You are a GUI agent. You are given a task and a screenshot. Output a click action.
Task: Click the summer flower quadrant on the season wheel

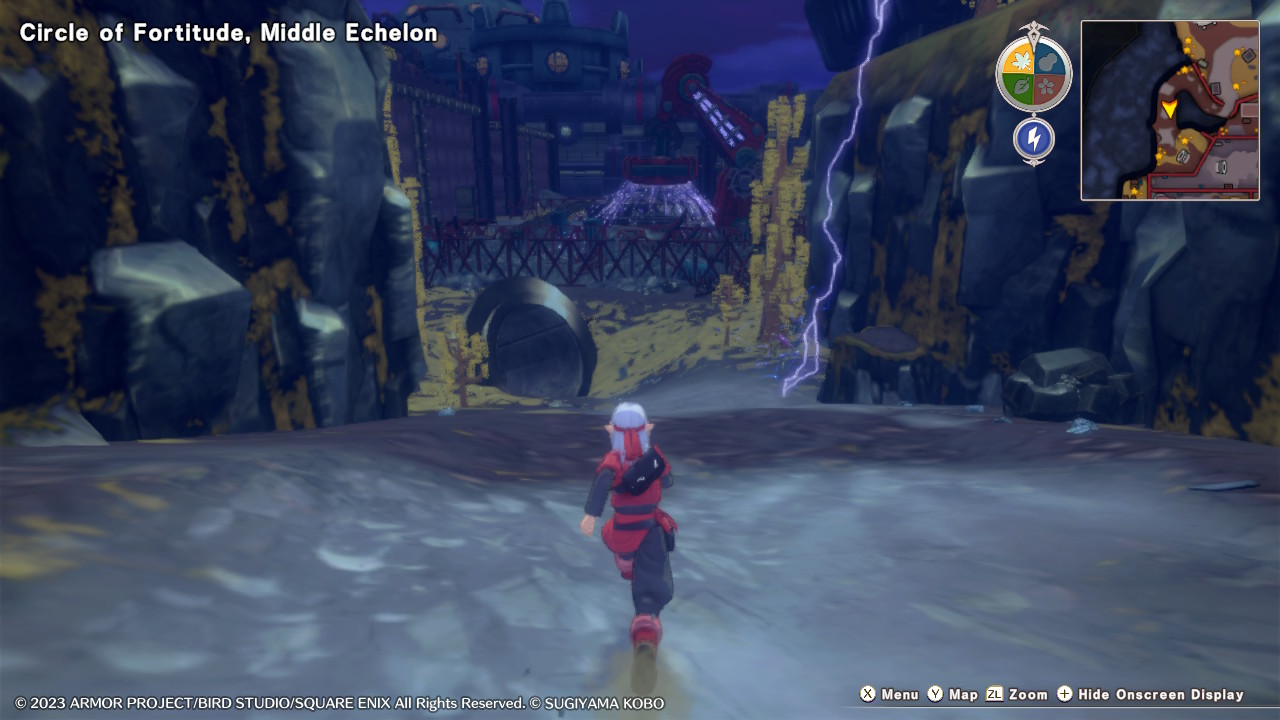(1048, 86)
